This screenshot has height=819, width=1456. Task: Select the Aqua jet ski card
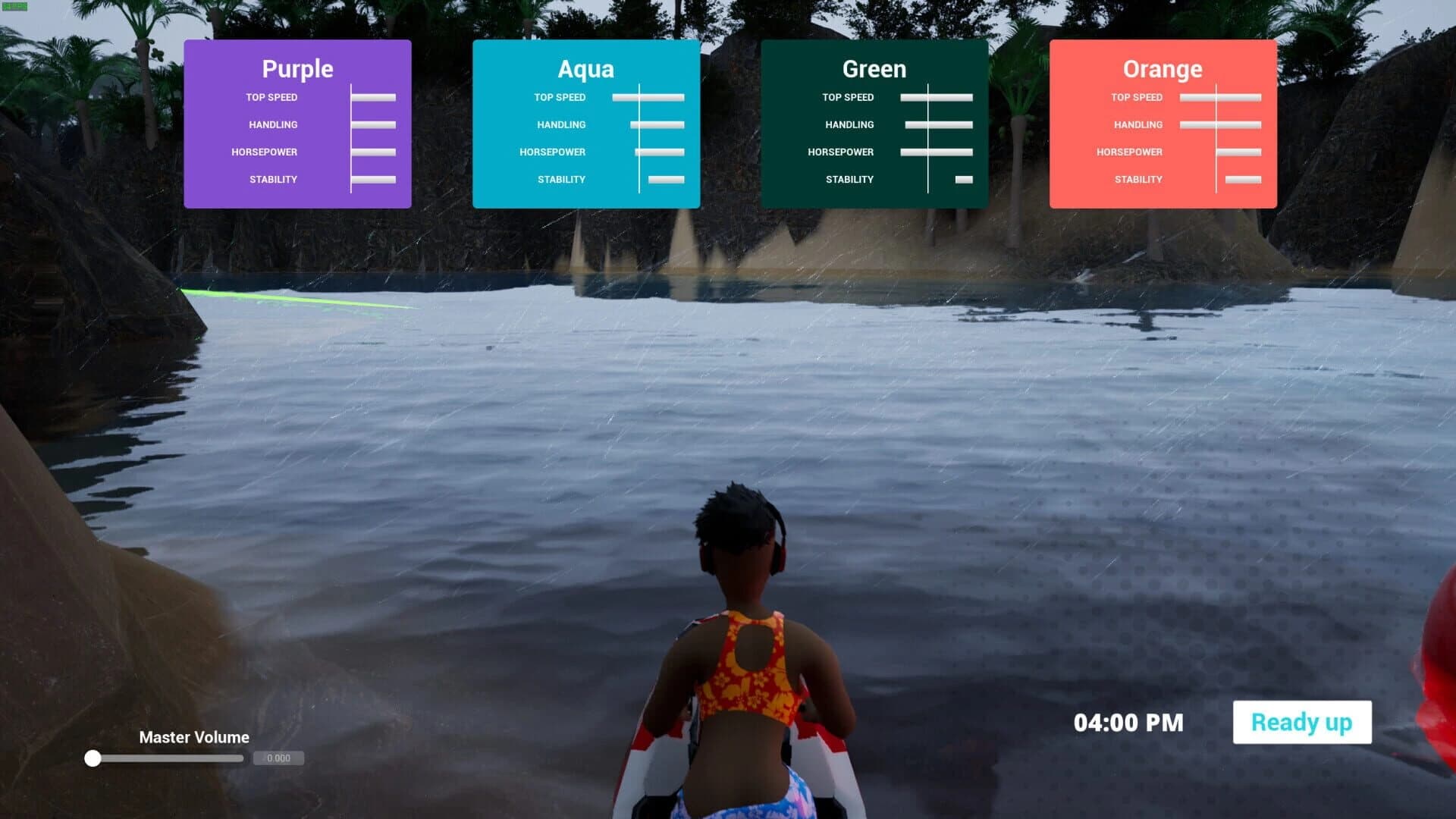(586, 121)
